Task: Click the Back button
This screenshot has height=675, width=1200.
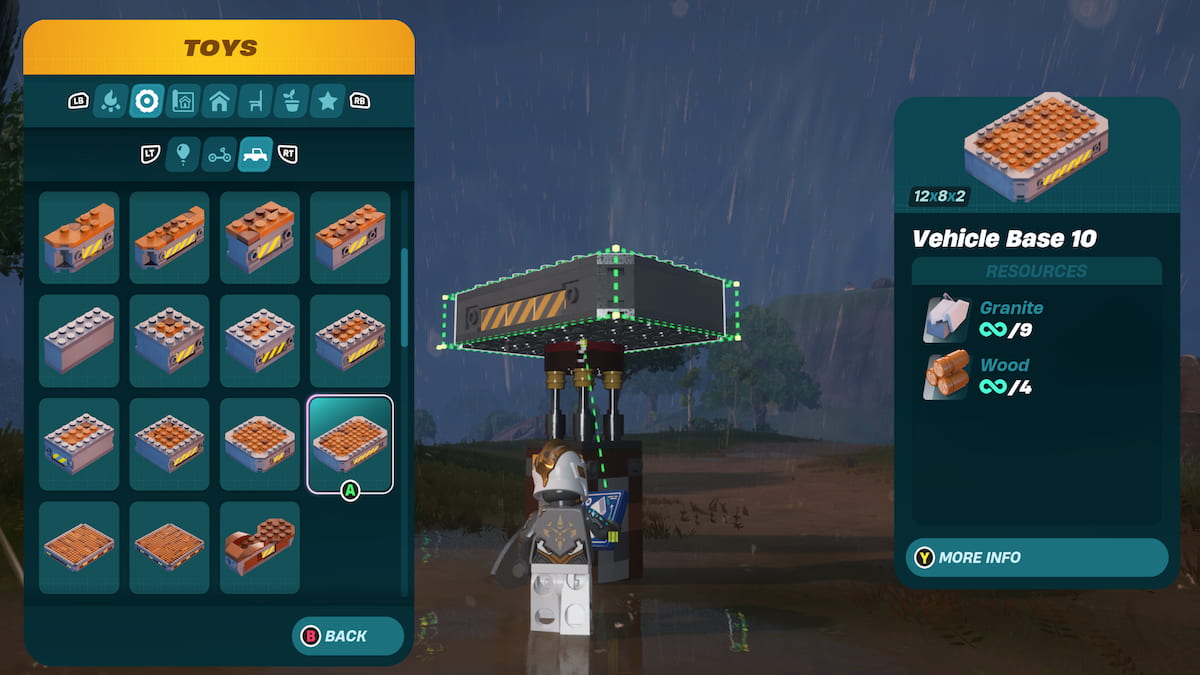Action: [347, 636]
